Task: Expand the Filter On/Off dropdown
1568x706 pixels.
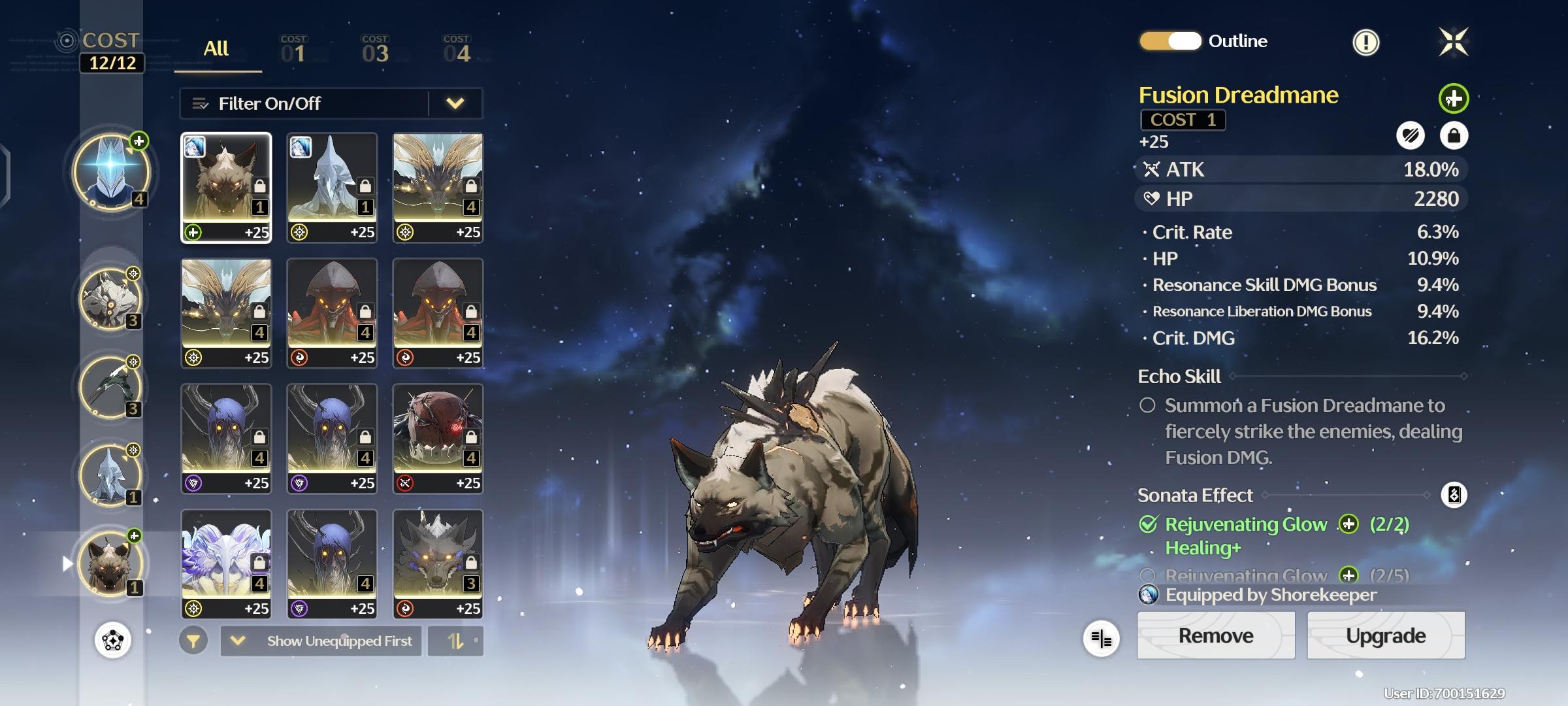Action: pyautogui.click(x=455, y=103)
